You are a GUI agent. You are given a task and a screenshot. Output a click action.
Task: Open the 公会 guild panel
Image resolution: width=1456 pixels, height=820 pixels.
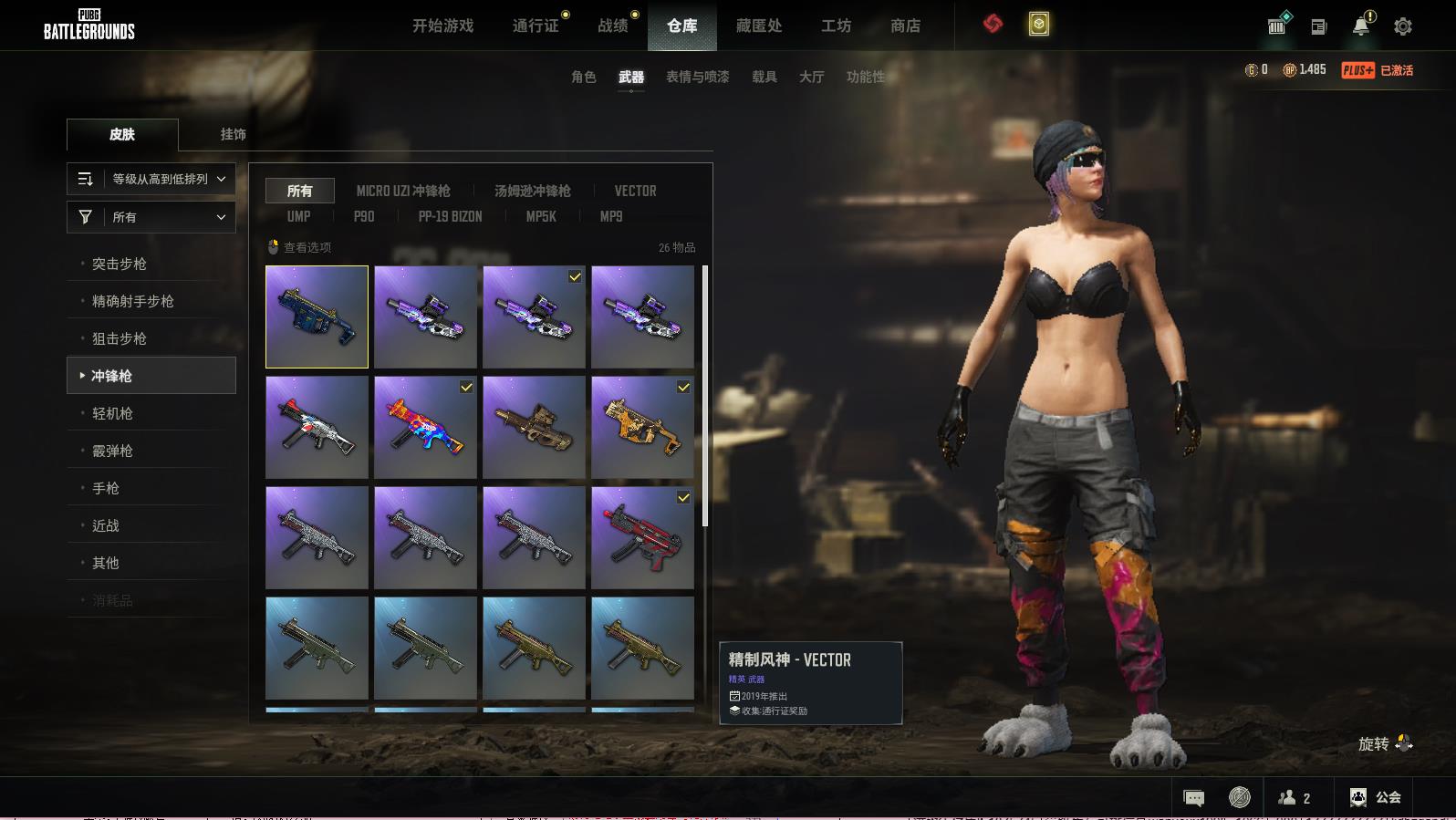click(1376, 797)
